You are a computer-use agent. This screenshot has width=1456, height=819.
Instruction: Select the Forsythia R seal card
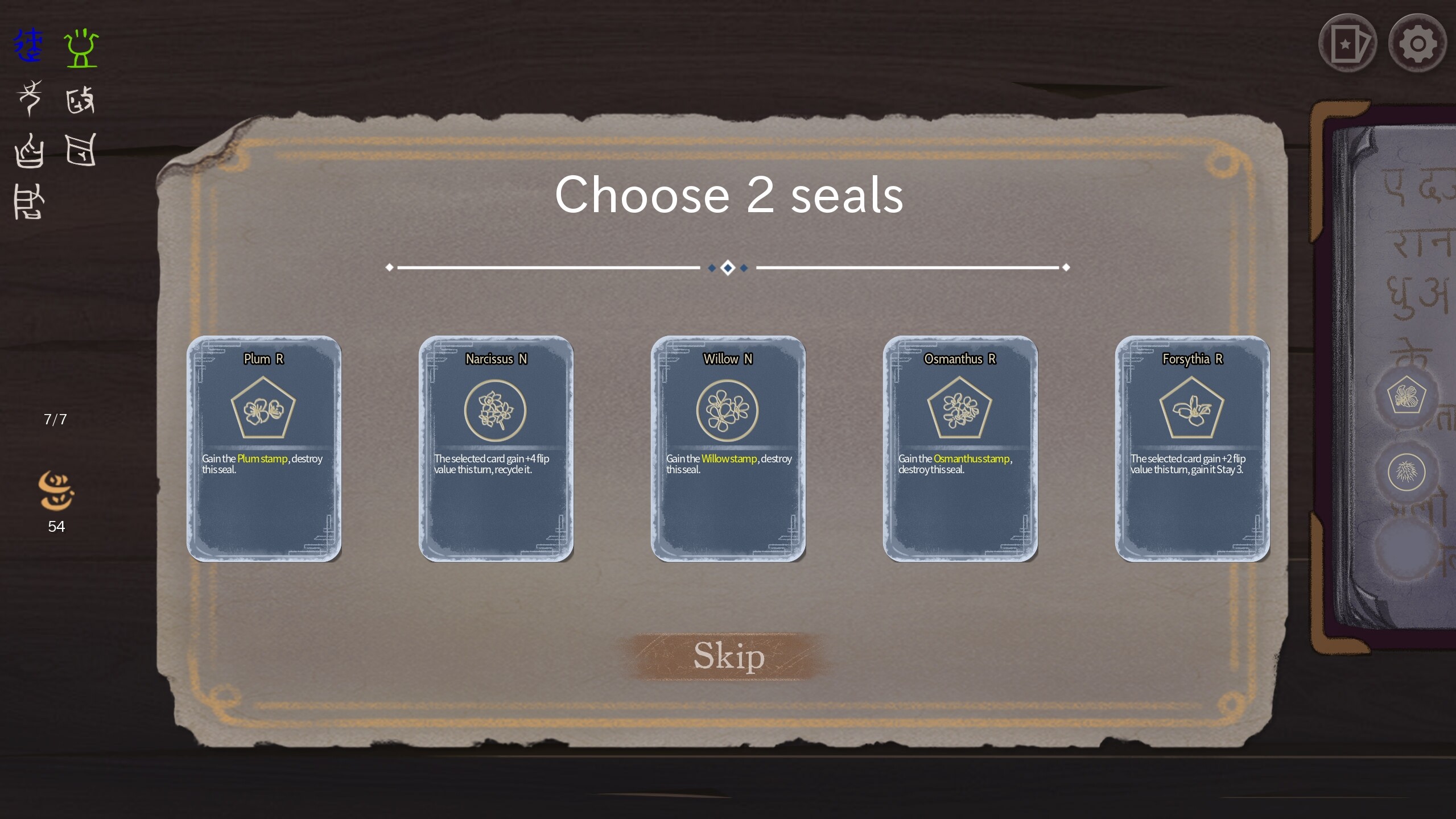(1192, 449)
